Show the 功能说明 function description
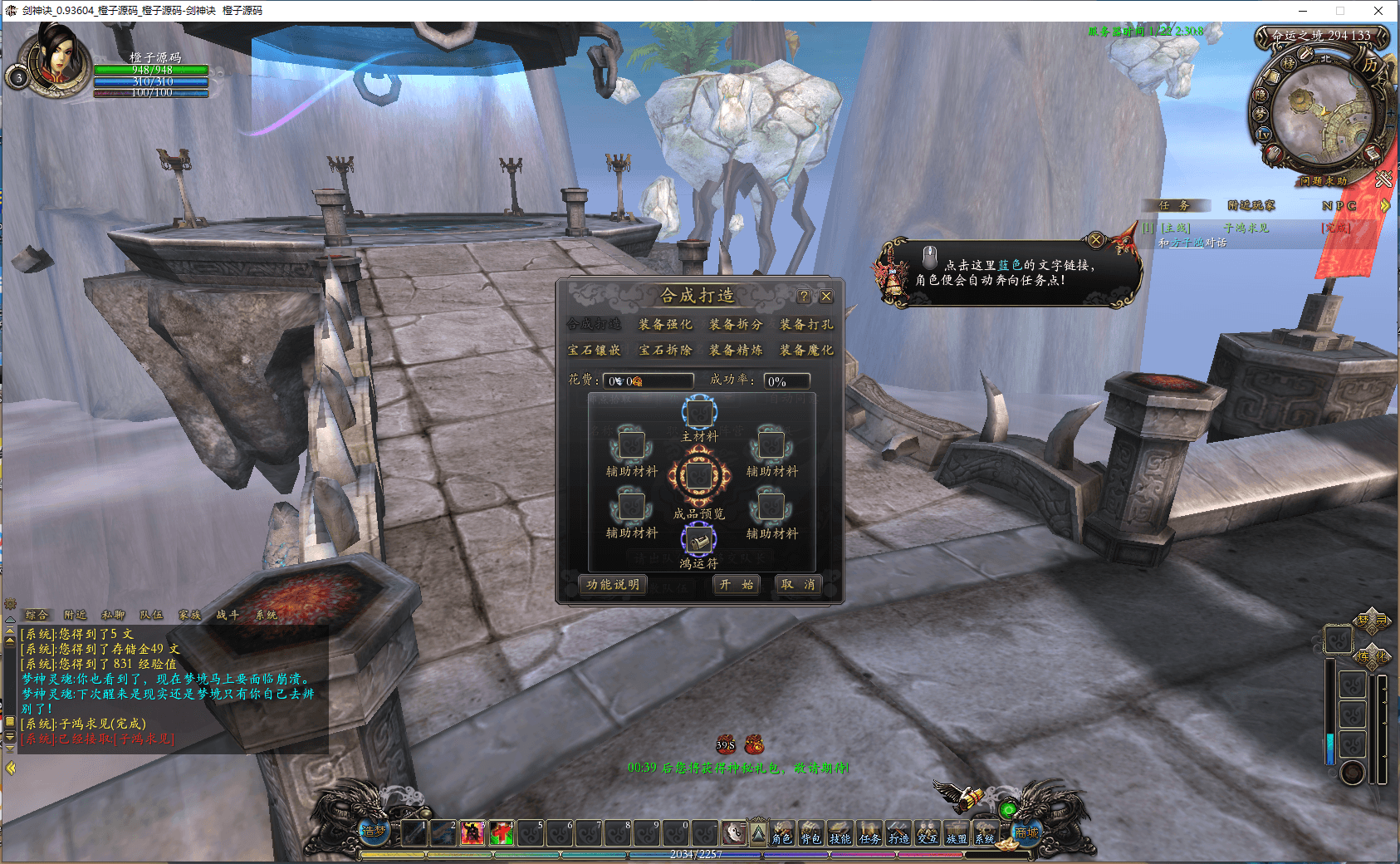The width and height of the screenshot is (1400, 864). [613, 585]
